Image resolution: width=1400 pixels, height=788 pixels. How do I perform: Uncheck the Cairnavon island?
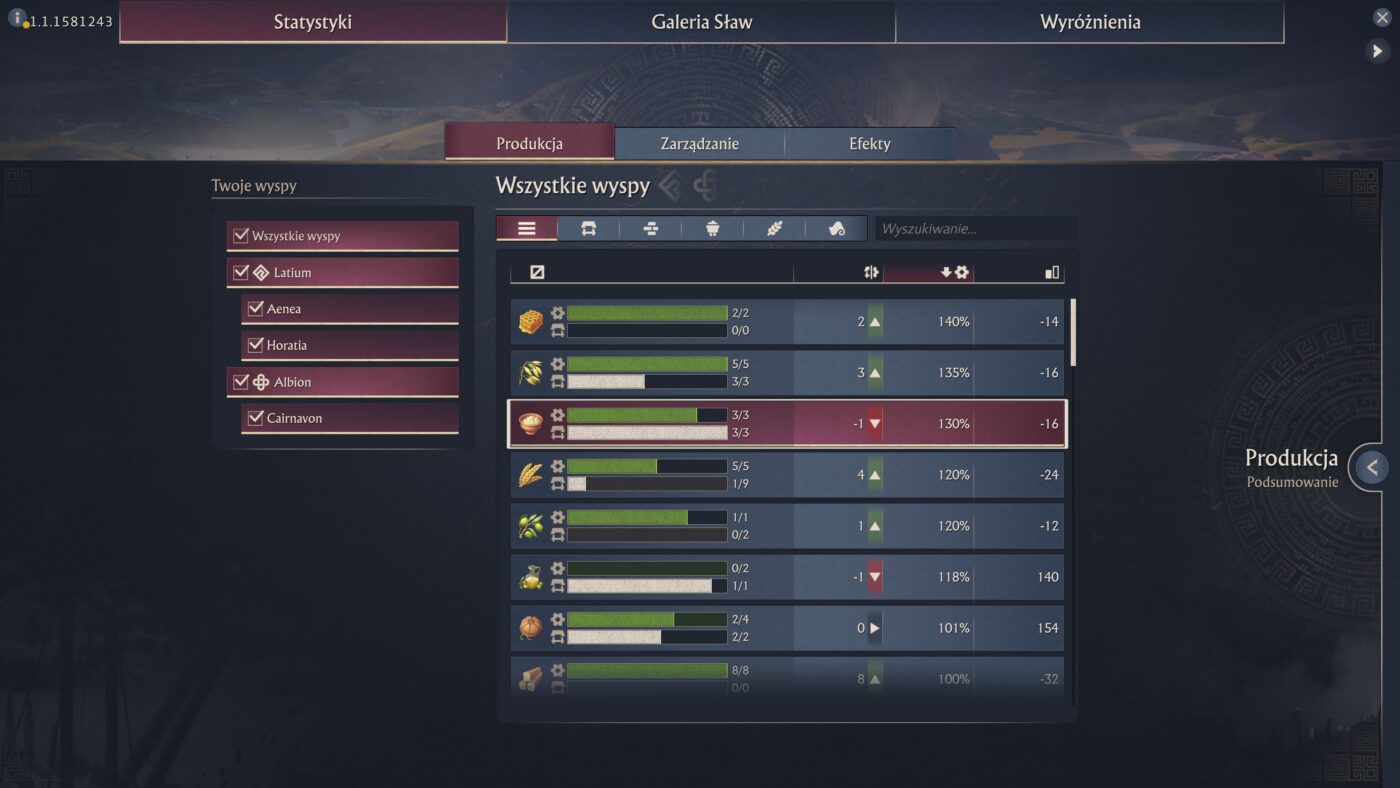coord(255,418)
